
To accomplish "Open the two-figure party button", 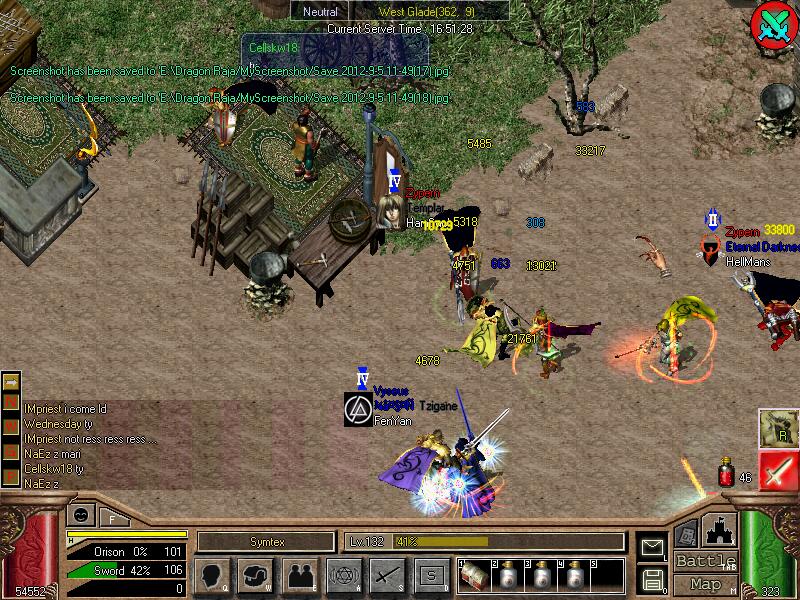I will pos(299,575).
